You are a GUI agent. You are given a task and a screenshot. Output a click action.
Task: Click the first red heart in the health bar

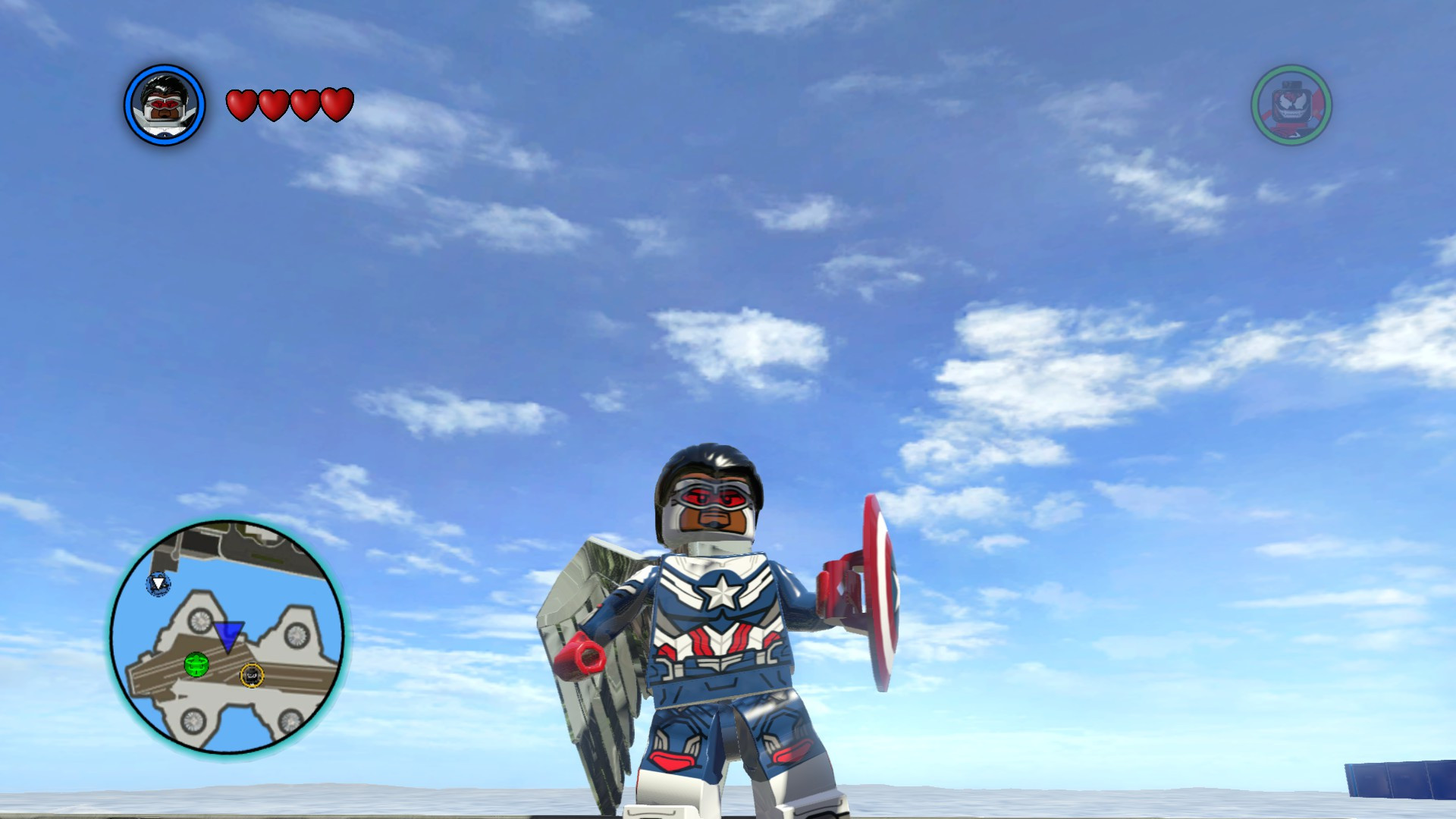[x=241, y=104]
